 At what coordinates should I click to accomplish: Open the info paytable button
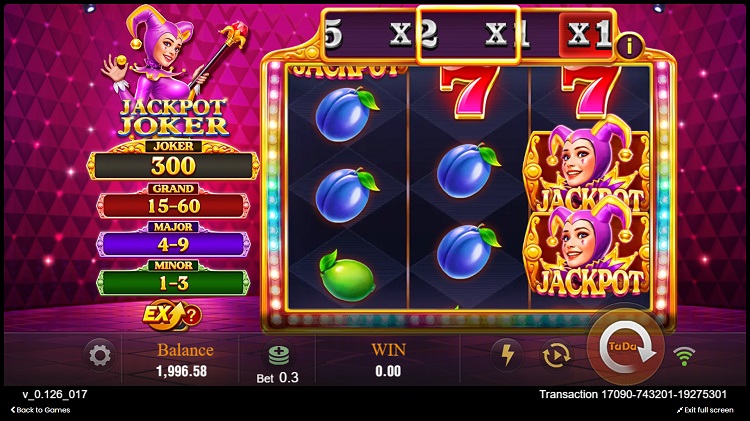pyautogui.click(x=629, y=45)
